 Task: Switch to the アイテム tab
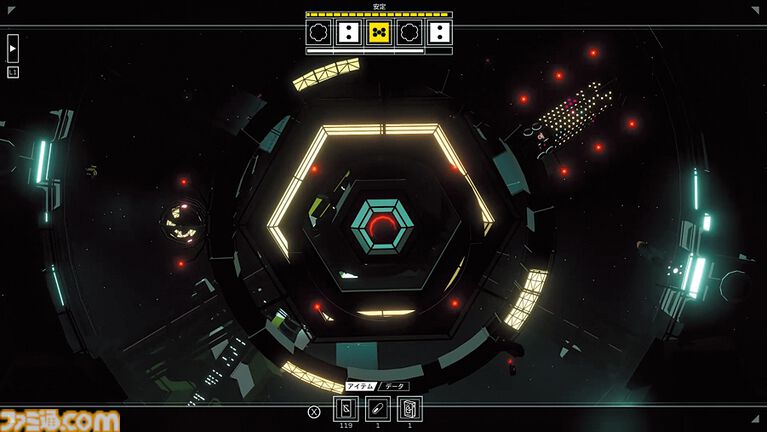(359, 386)
